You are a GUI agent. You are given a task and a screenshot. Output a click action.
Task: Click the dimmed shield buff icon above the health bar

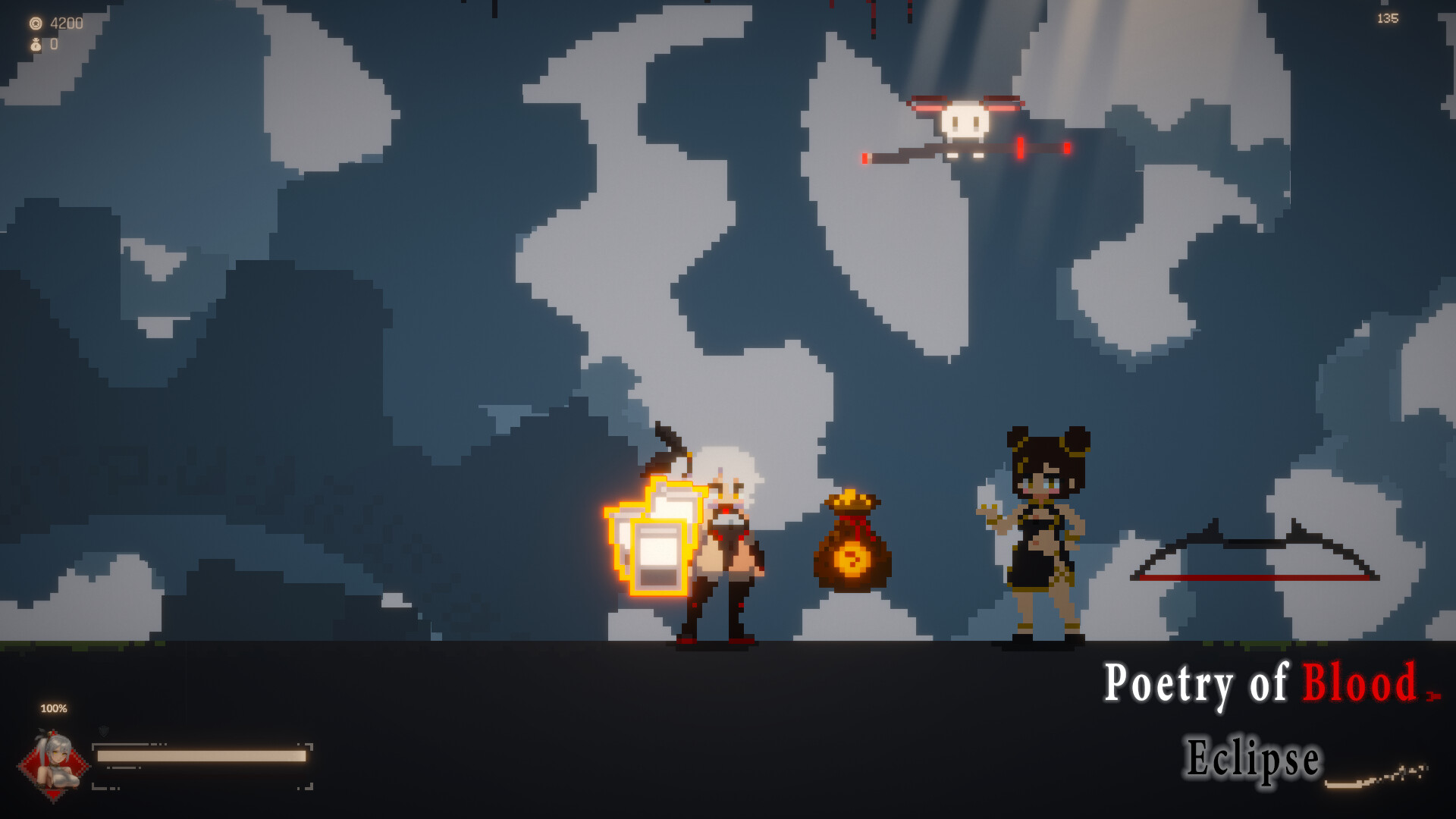tap(102, 730)
